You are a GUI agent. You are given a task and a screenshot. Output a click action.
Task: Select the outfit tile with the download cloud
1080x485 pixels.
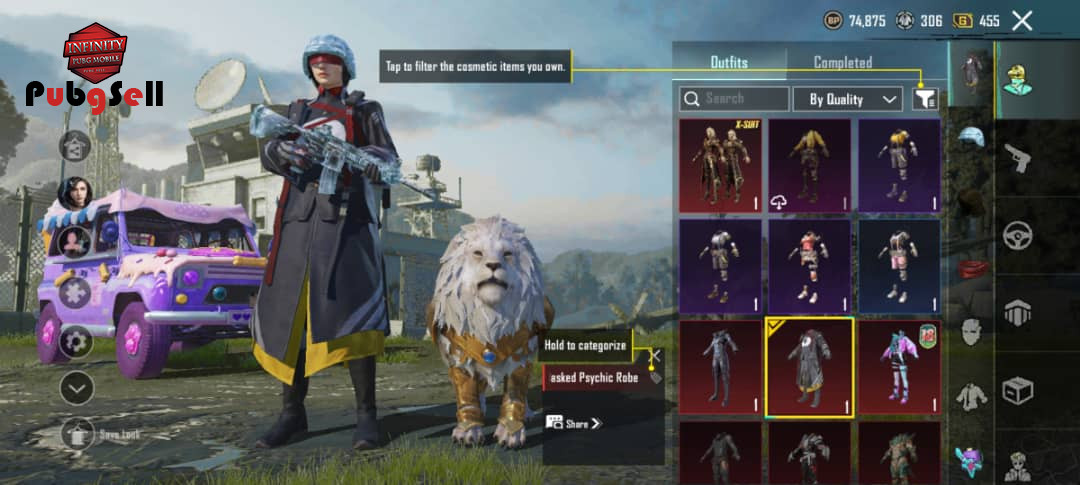tap(809, 166)
